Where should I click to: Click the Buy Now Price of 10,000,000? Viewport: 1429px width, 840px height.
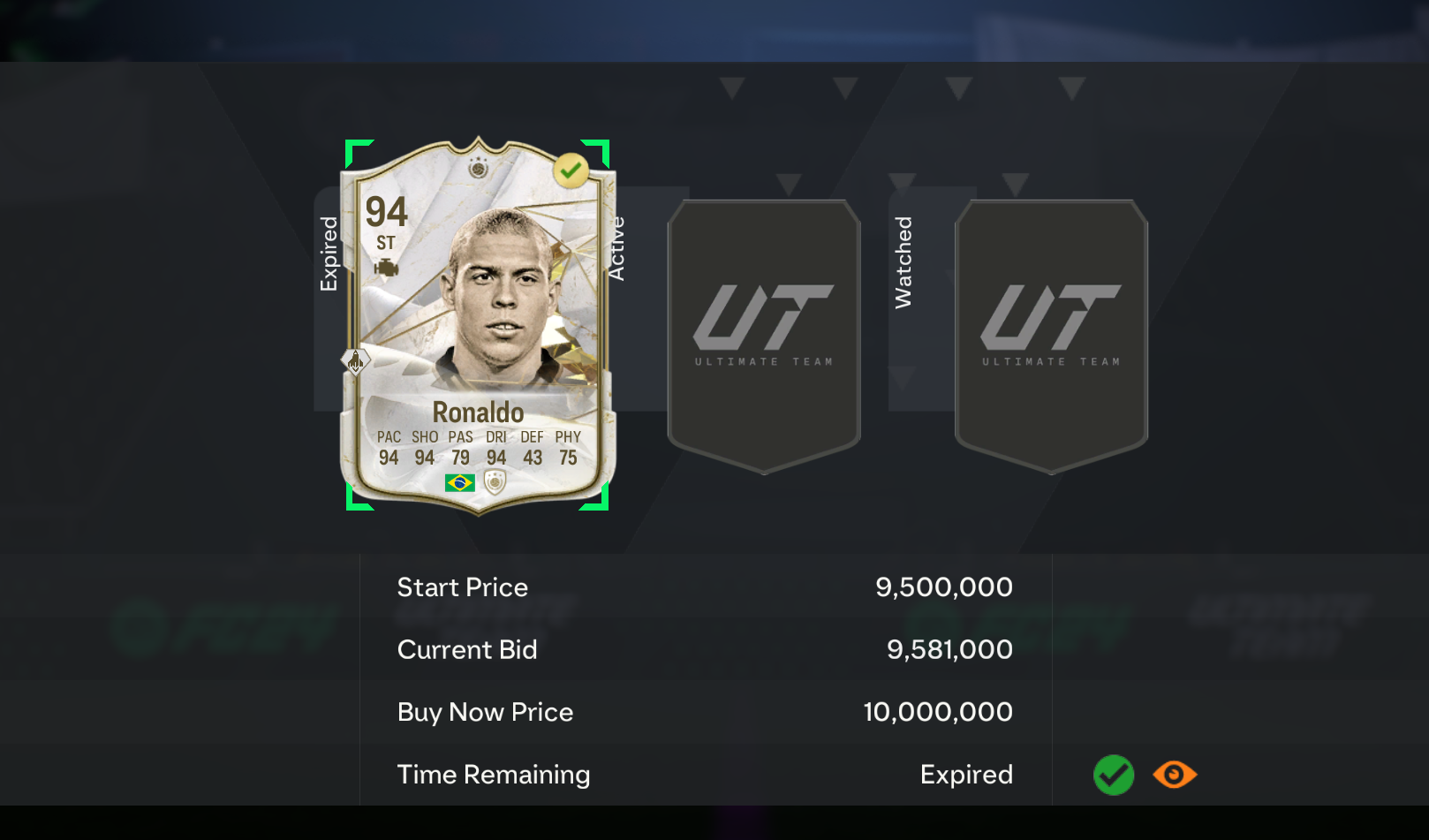tap(937, 712)
